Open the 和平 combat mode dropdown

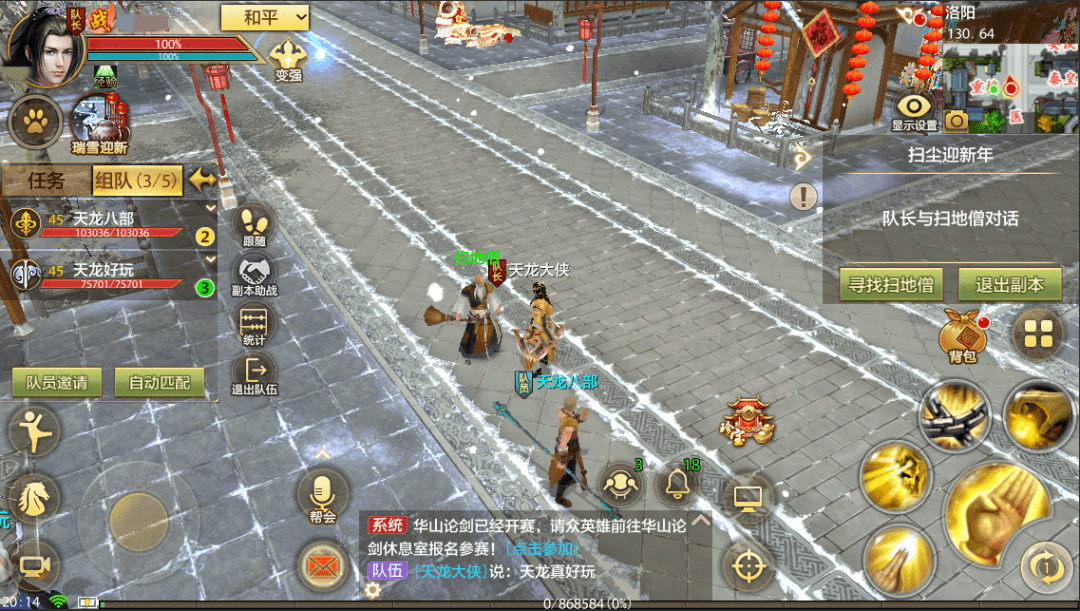click(264, 16)
